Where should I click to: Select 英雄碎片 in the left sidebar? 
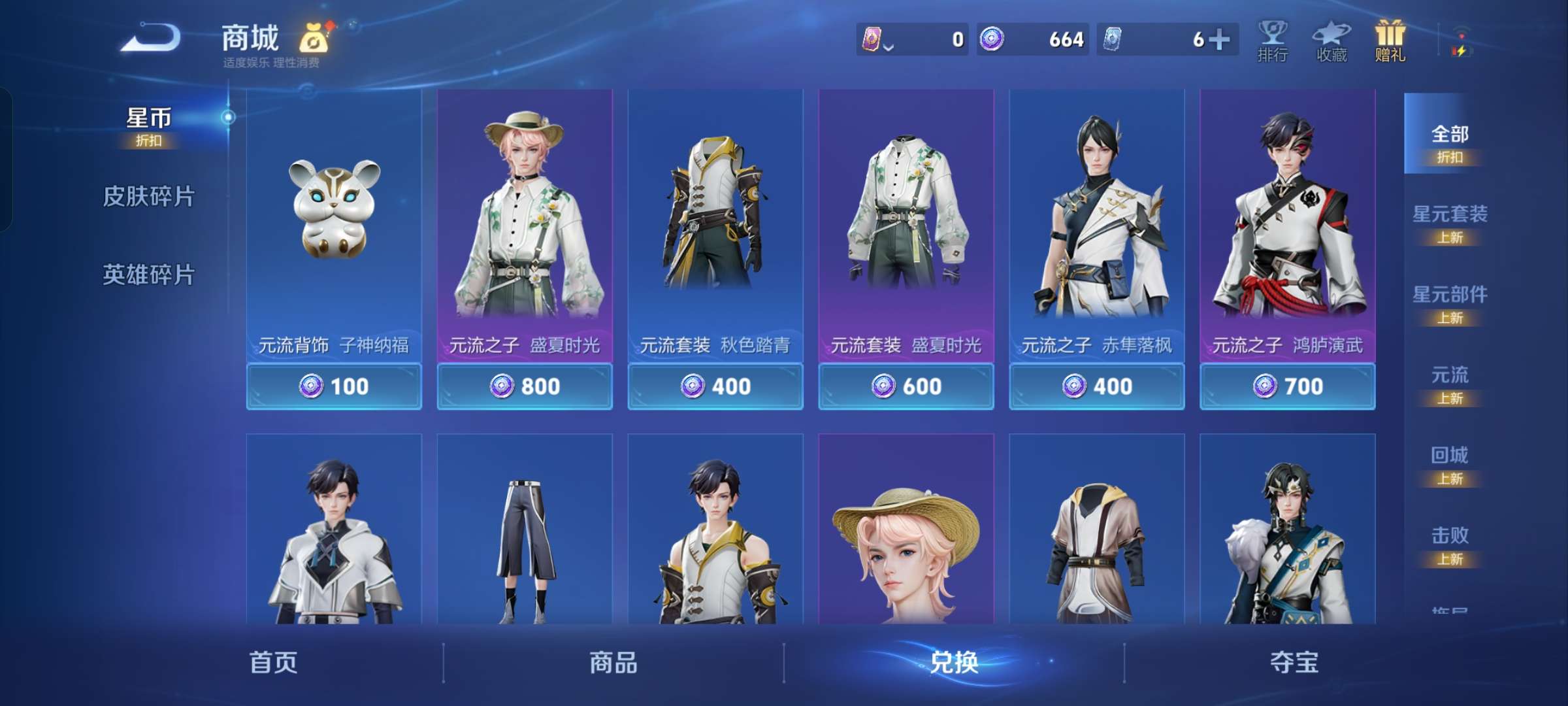click(x=148, y=276)
